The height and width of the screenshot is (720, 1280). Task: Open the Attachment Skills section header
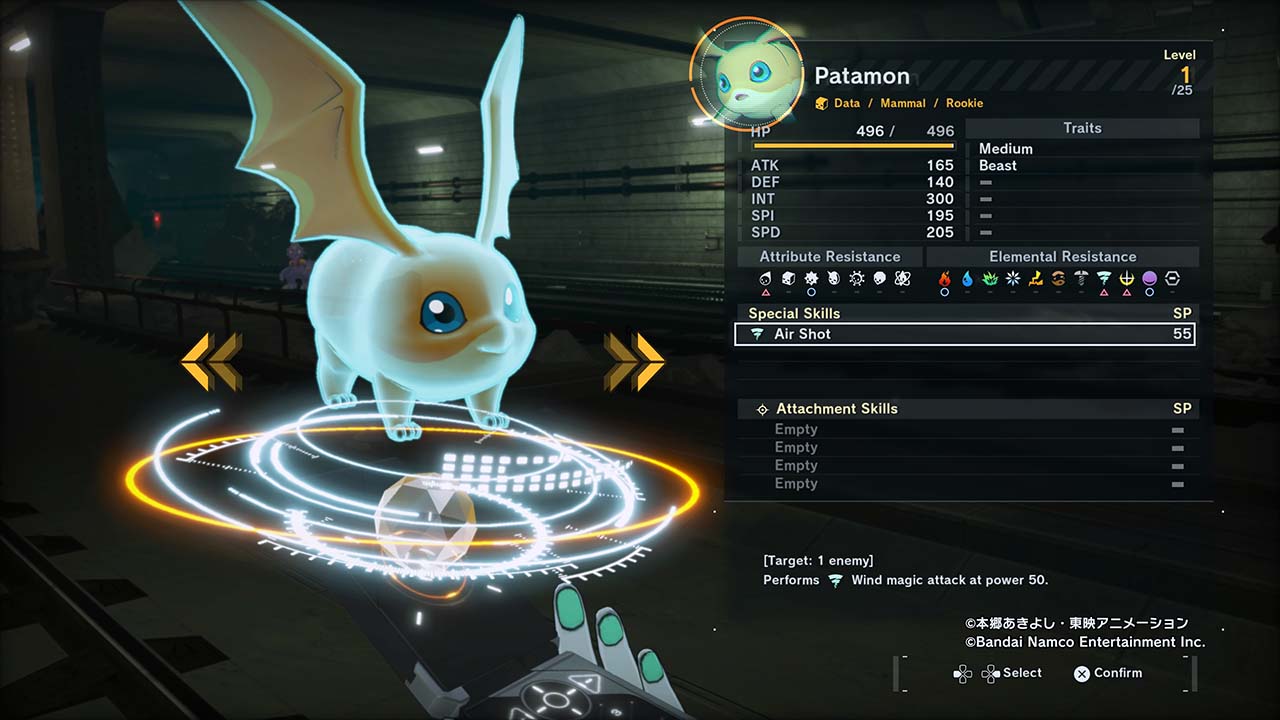[836, 409]
